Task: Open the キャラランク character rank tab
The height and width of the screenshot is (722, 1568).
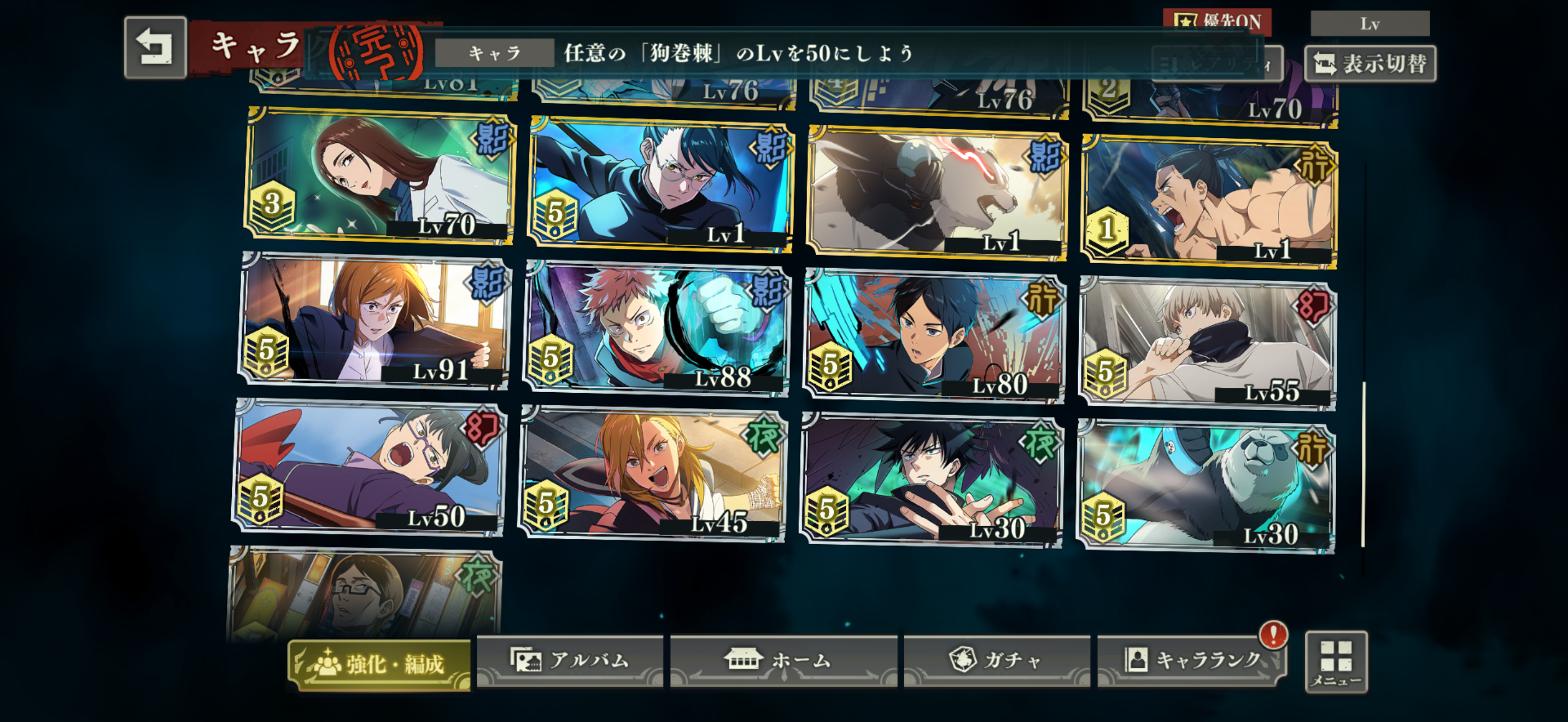Action: coord(1191,661)
